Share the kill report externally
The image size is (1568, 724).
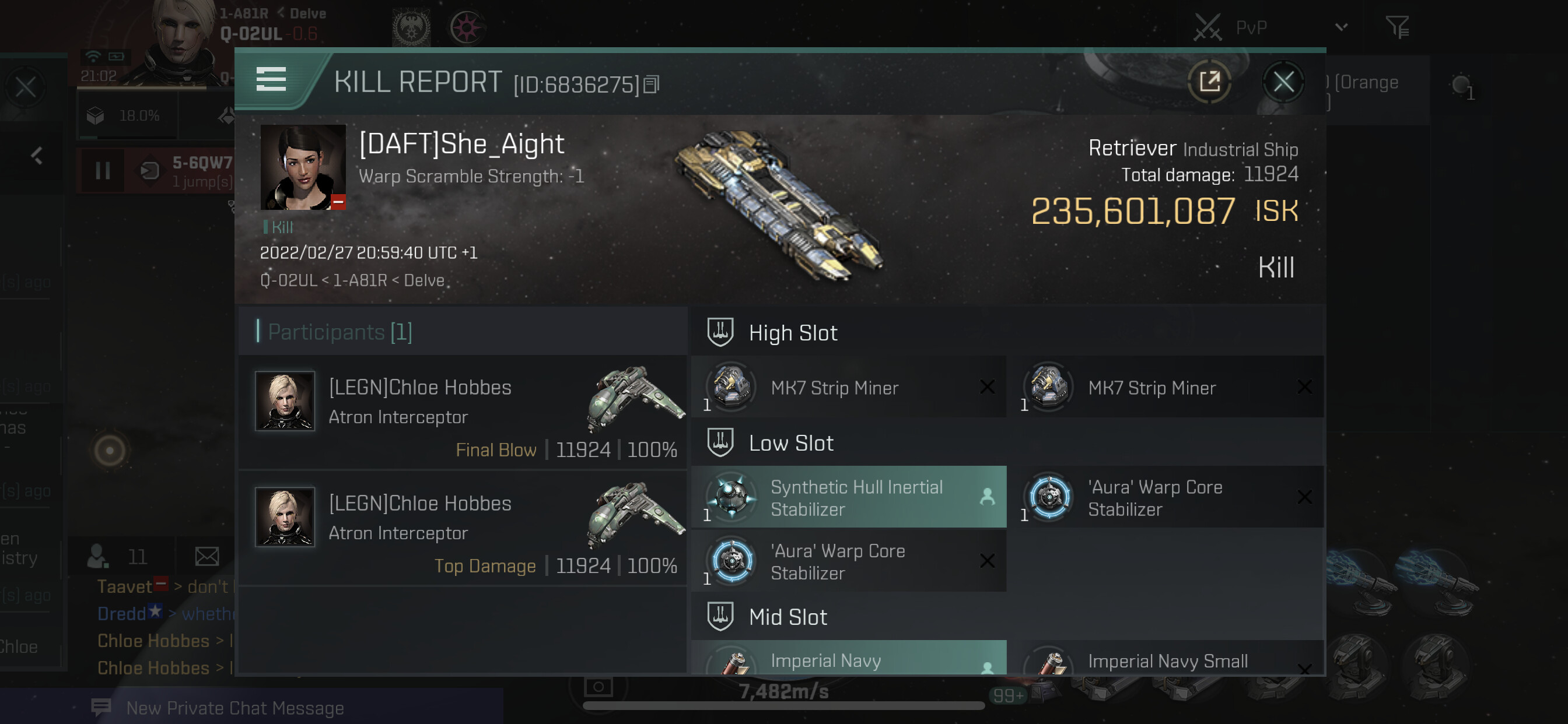point(1209,82)
